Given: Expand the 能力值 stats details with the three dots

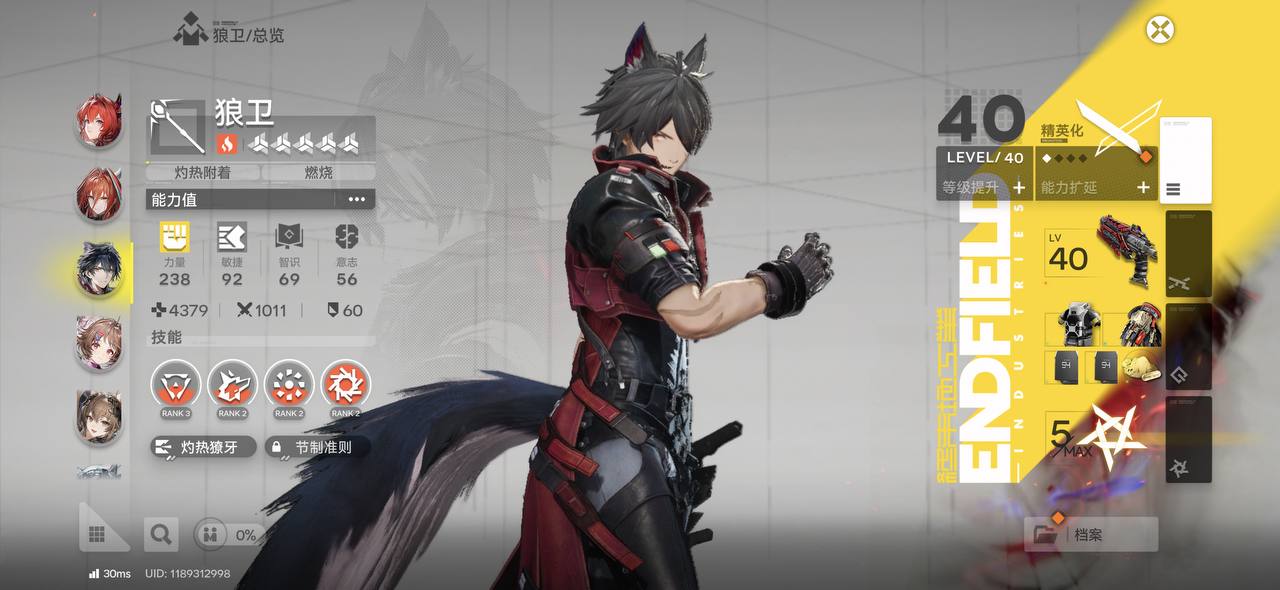Looking at the screenshot, I should (357, 199).
